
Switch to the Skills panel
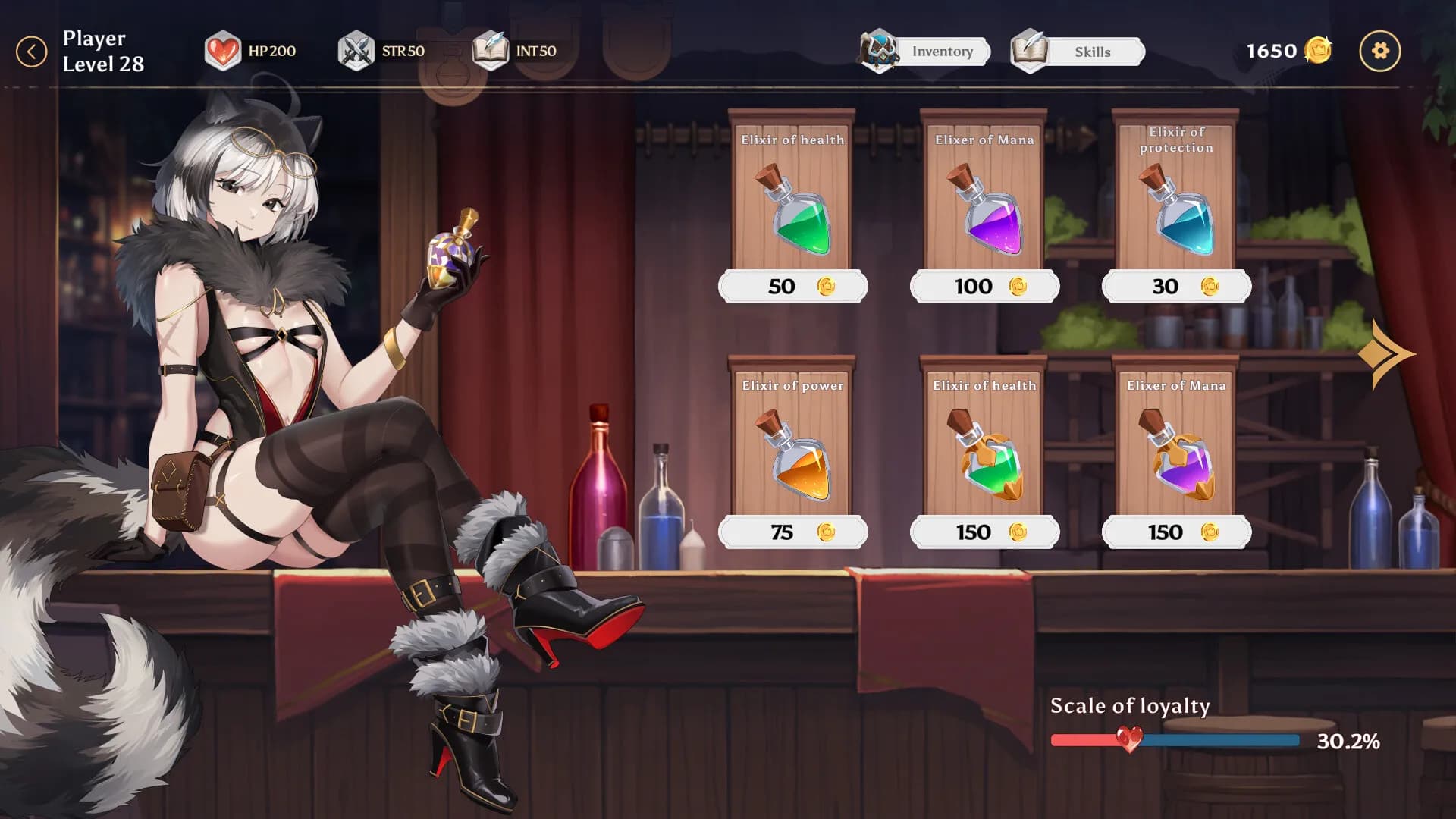(x=1092, y=52)
